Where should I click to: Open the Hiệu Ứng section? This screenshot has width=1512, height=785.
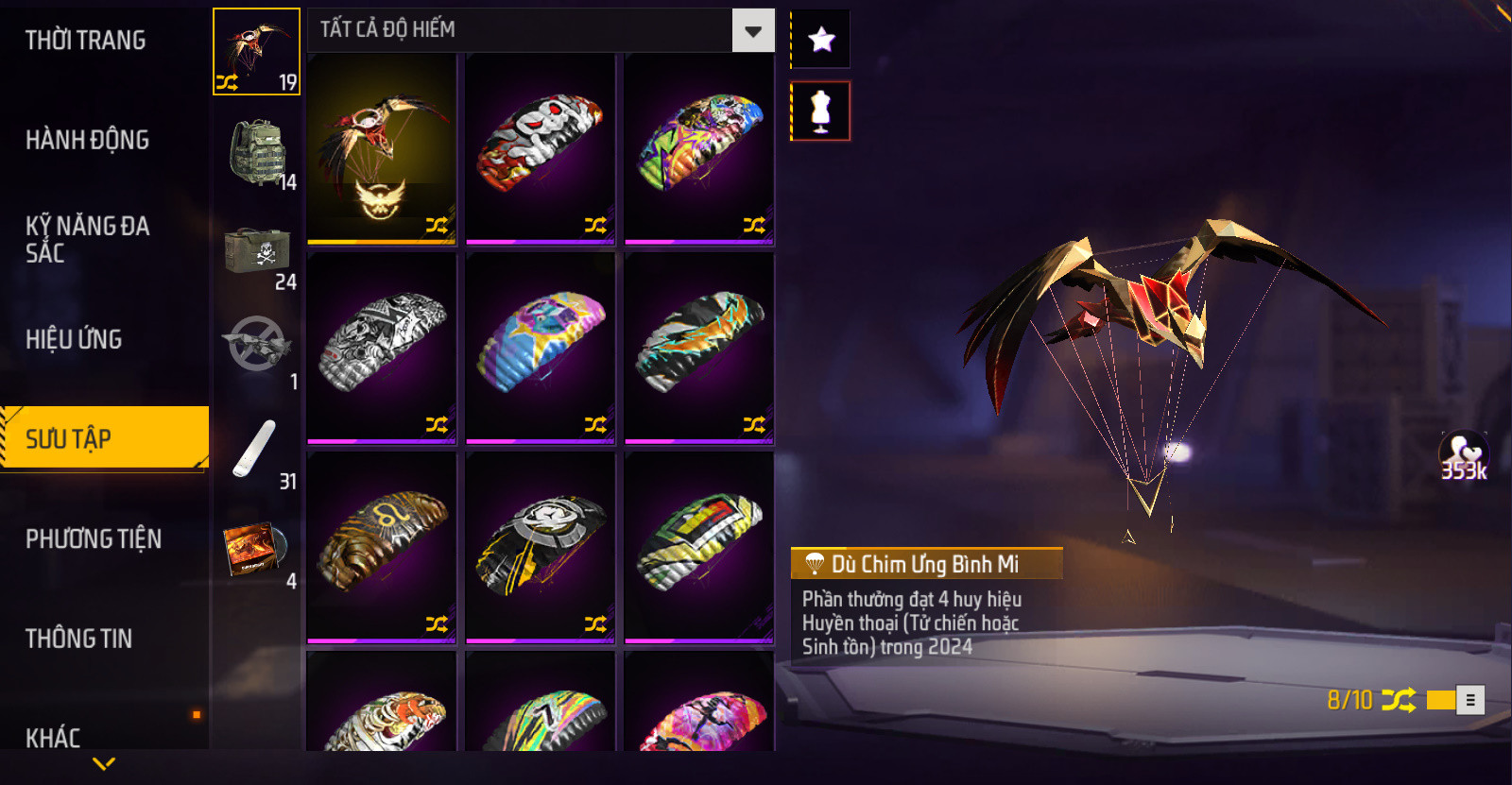pyautogui.click(x=74, y=339)
